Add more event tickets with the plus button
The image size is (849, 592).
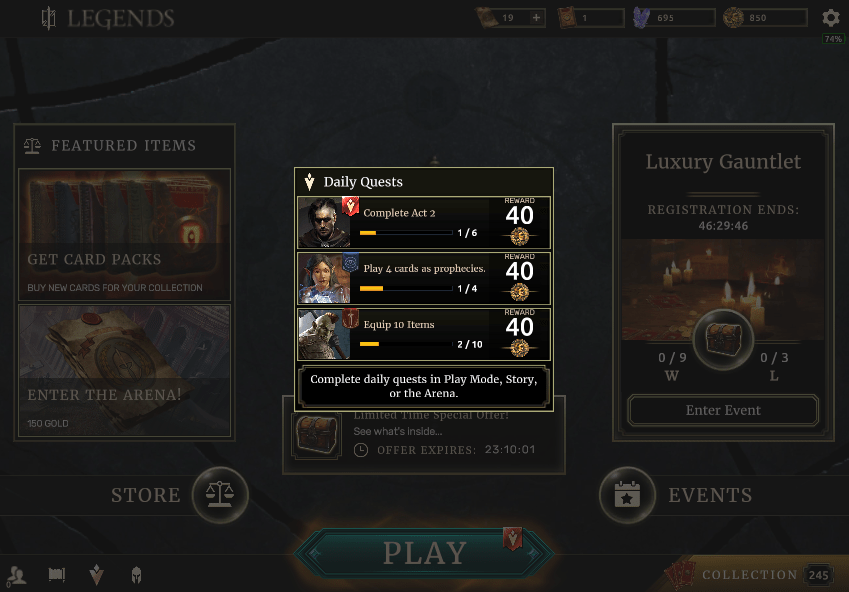(536, 18)
